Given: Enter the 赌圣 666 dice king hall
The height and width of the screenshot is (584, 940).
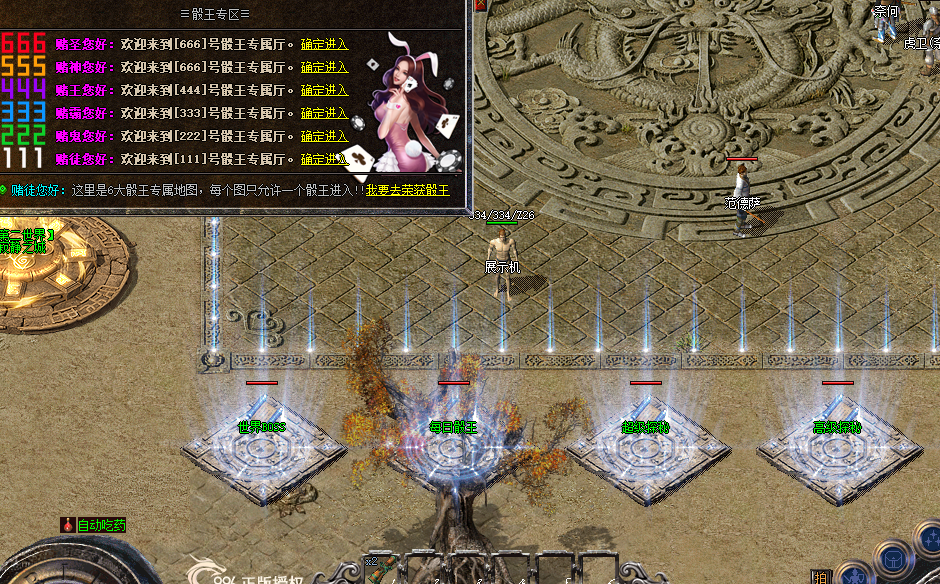Looking at the screenshot, I should [x=324, y=44].
